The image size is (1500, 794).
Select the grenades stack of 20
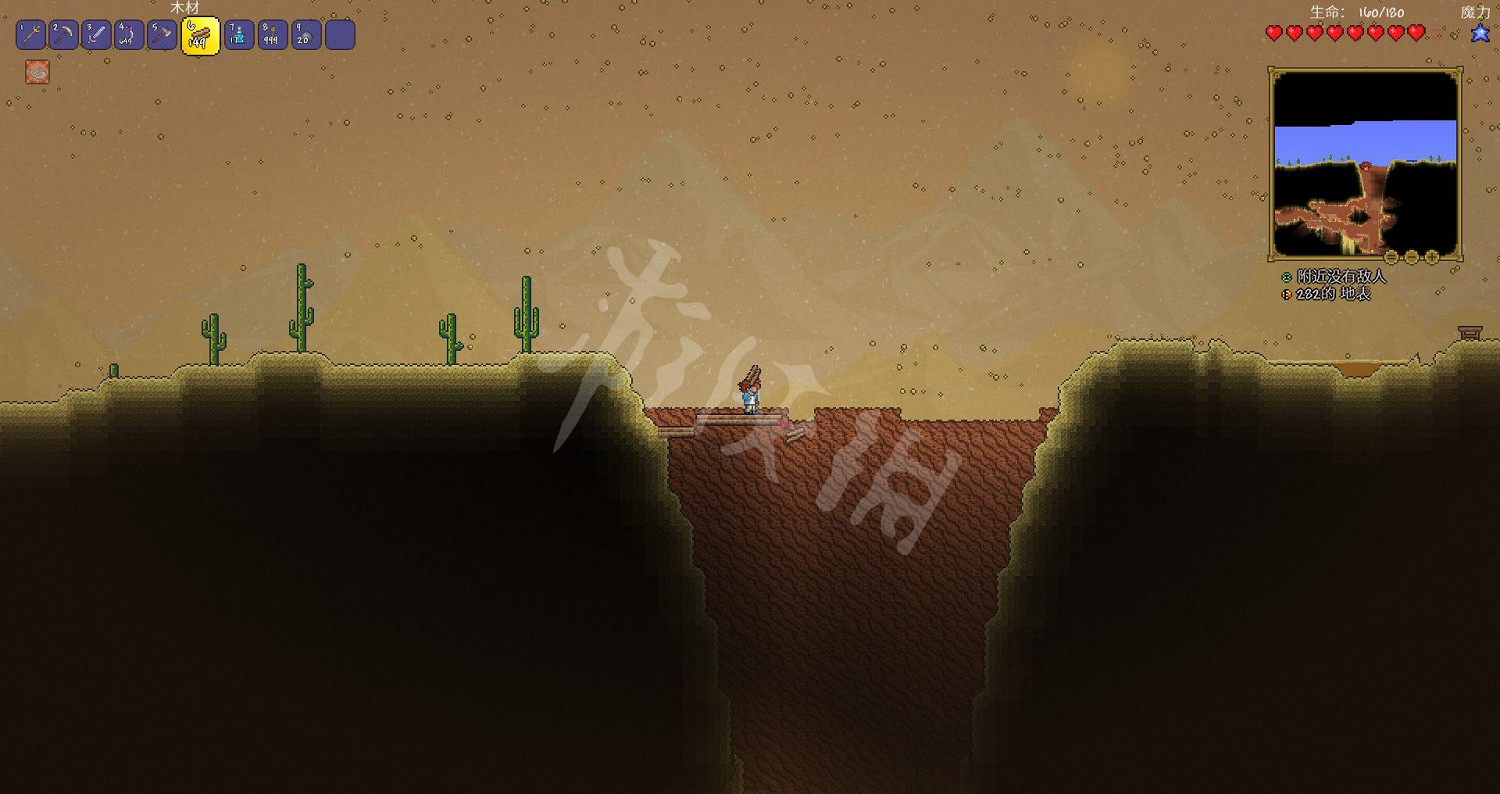click(x=305, y=33)
